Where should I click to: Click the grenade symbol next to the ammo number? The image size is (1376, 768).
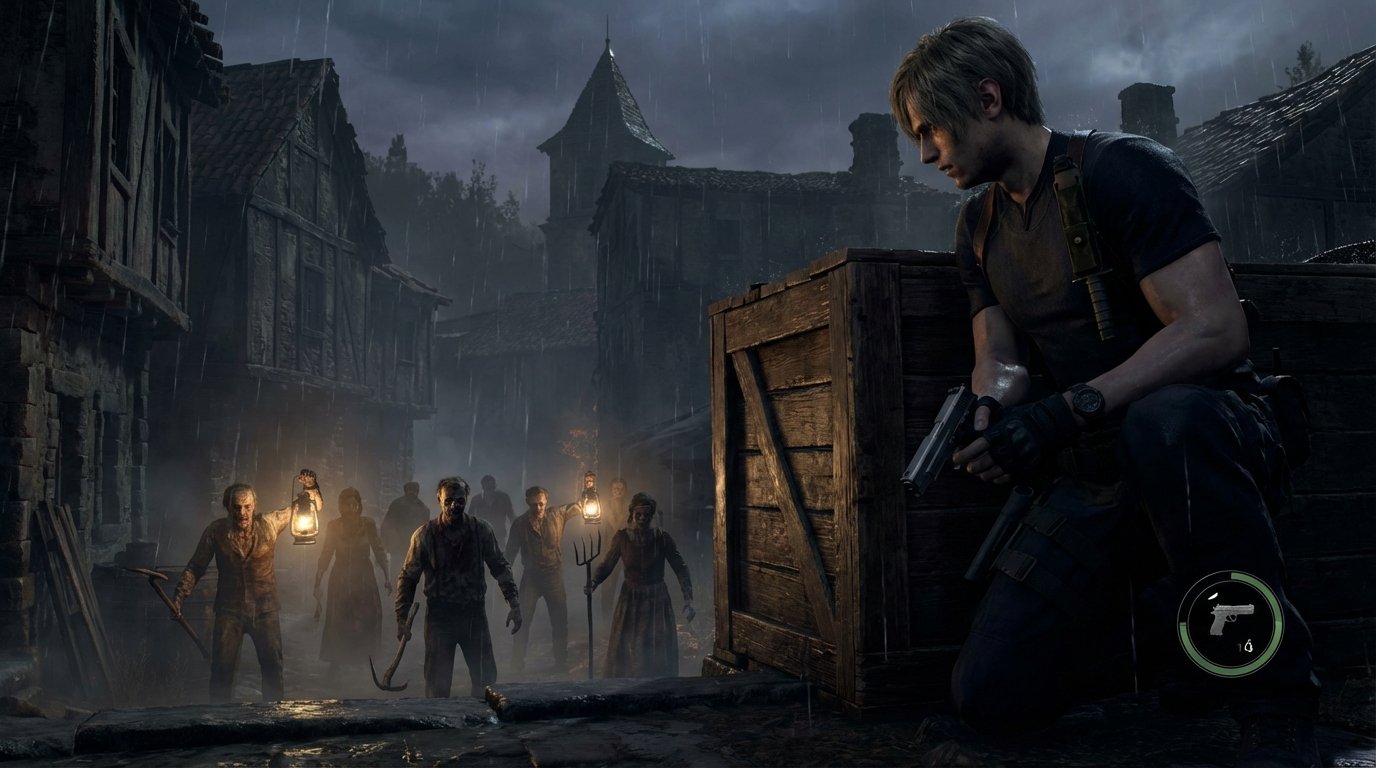(x=1251, y=644)
